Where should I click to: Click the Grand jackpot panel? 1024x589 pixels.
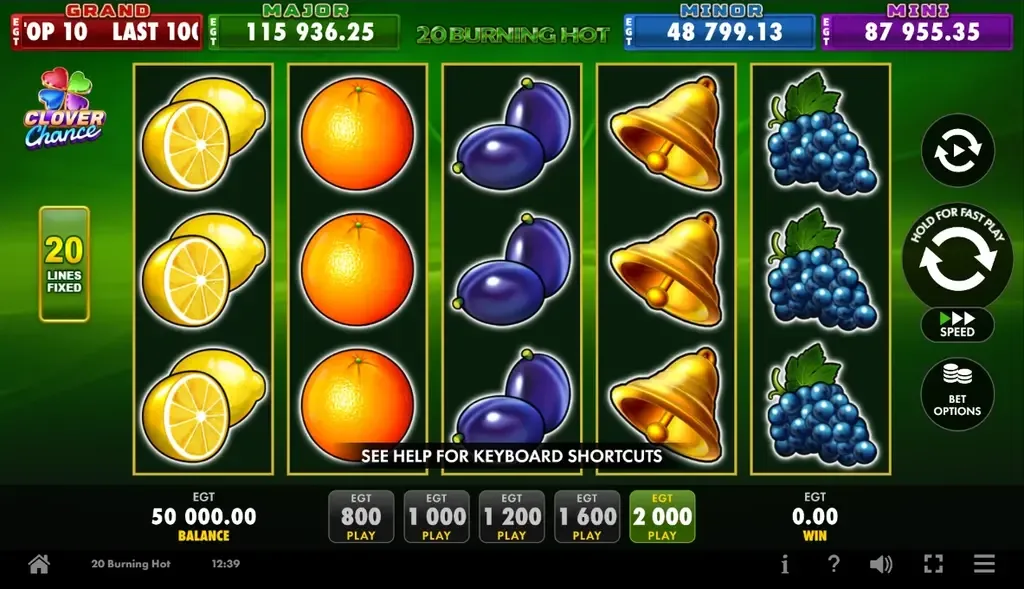point(106,31)
